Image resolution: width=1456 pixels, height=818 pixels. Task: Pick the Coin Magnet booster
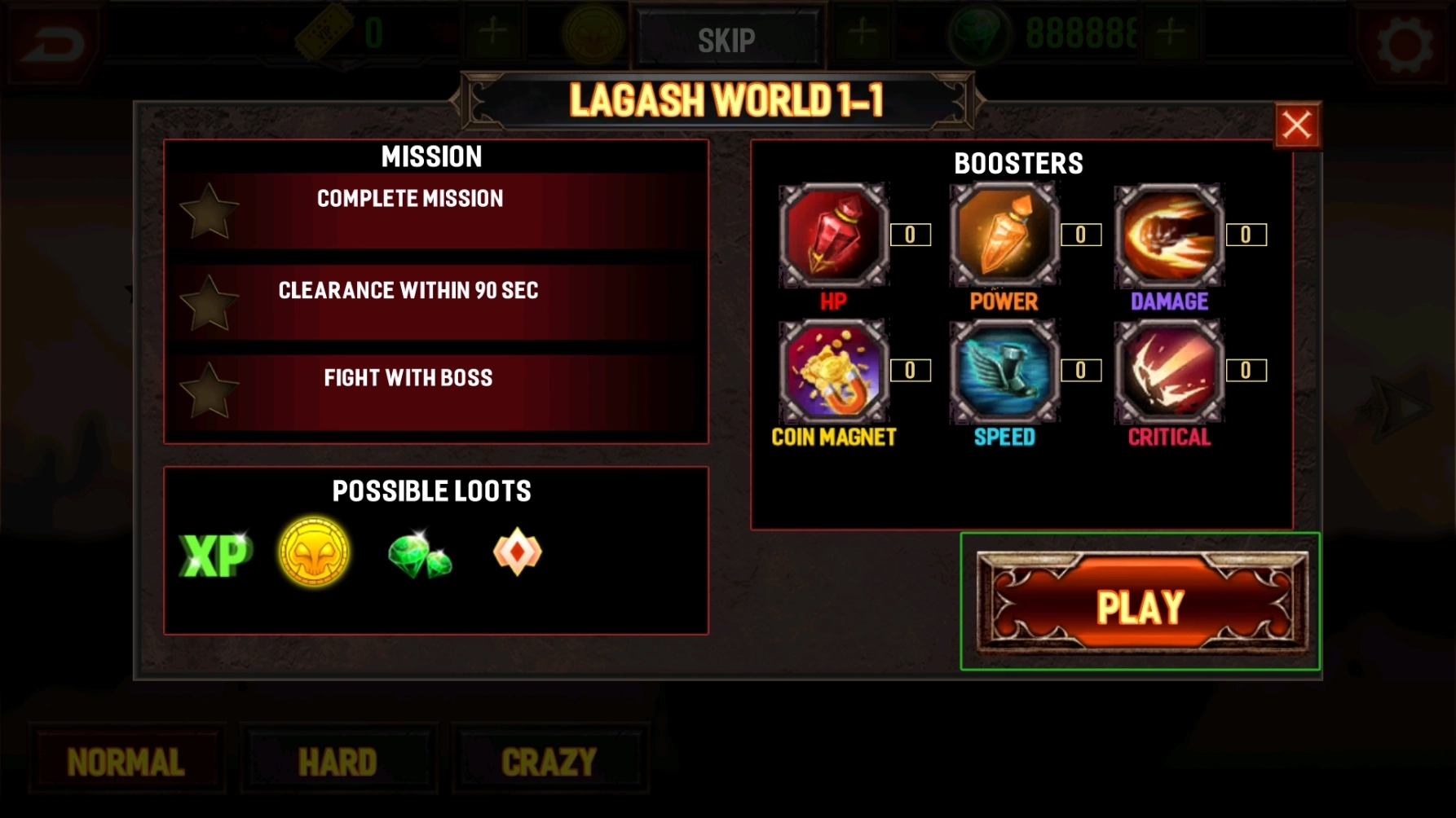[833, 372]
